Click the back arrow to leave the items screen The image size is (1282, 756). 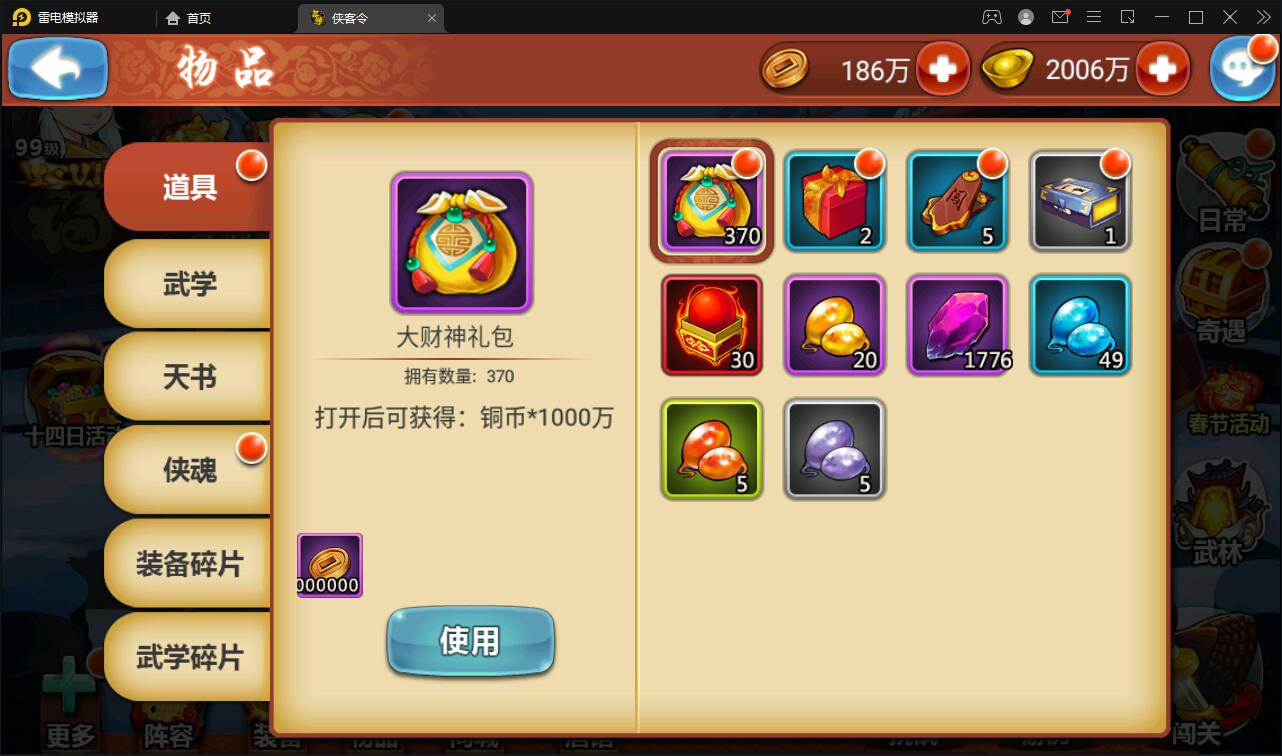pyautogui.click(x=57, y=68)
